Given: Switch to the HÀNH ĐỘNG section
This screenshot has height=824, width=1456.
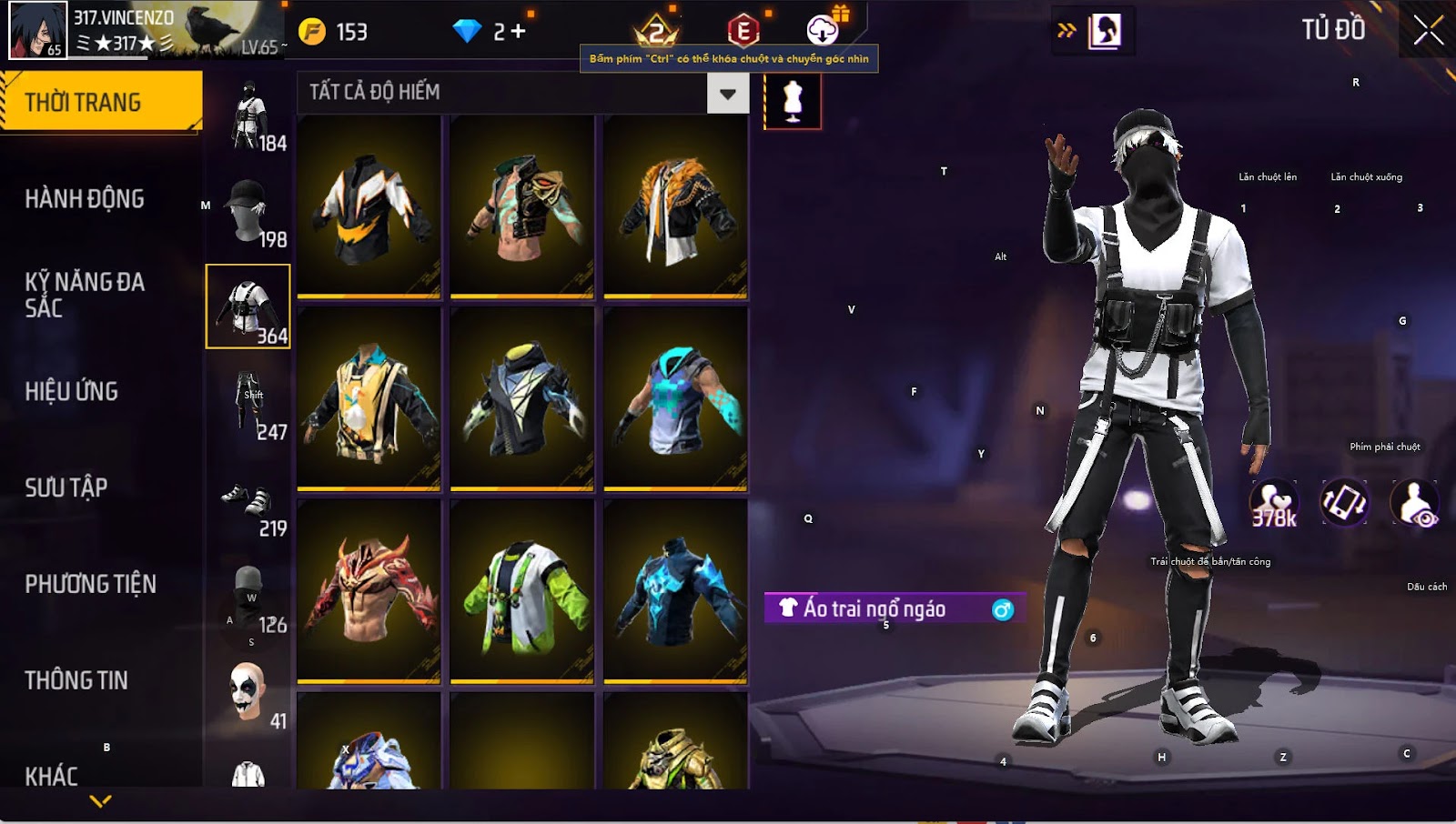Looking at the screenshot, I should coord(85,198).
